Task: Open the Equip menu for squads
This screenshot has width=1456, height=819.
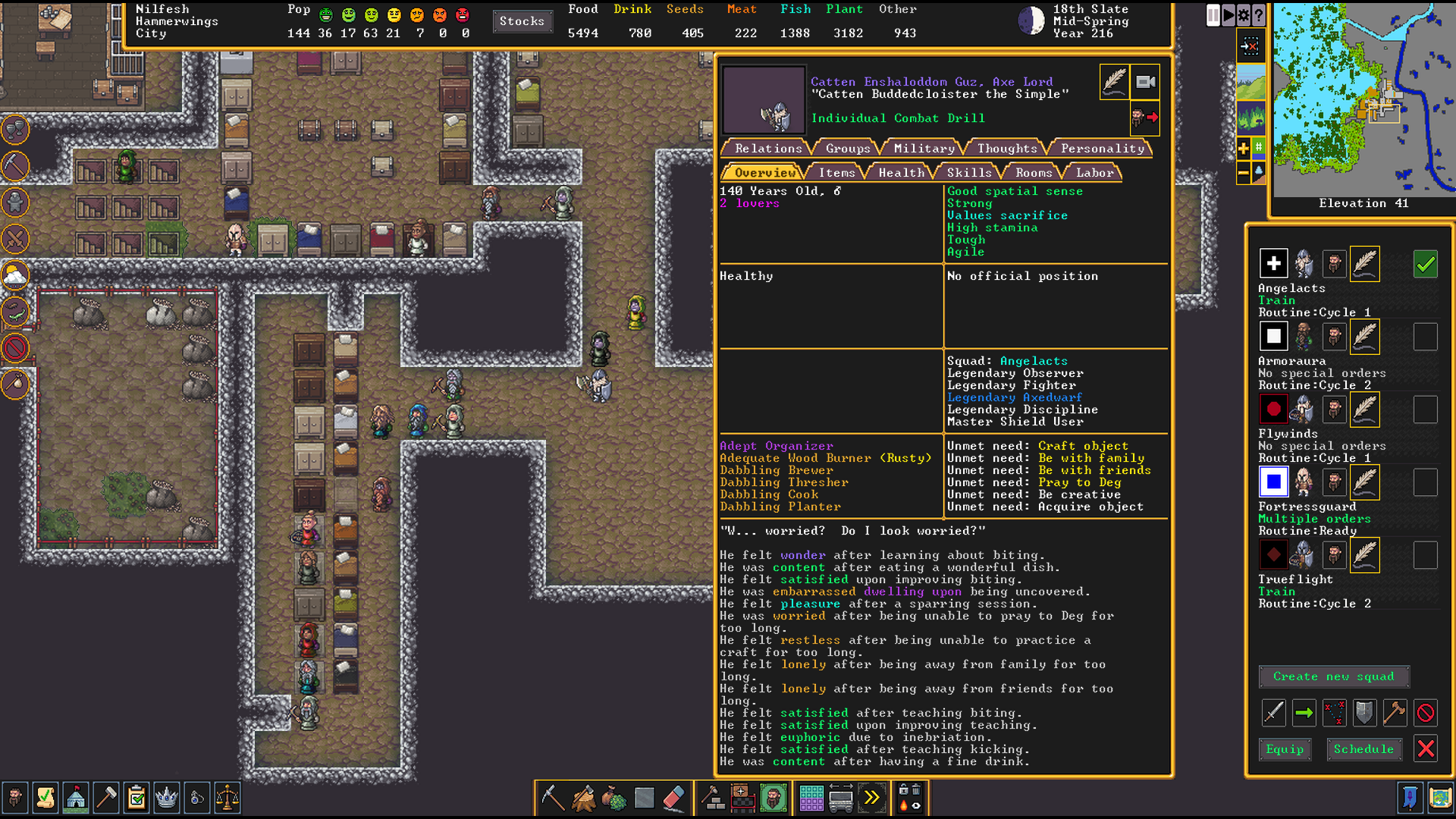Action: click(x=1285, y=749)
